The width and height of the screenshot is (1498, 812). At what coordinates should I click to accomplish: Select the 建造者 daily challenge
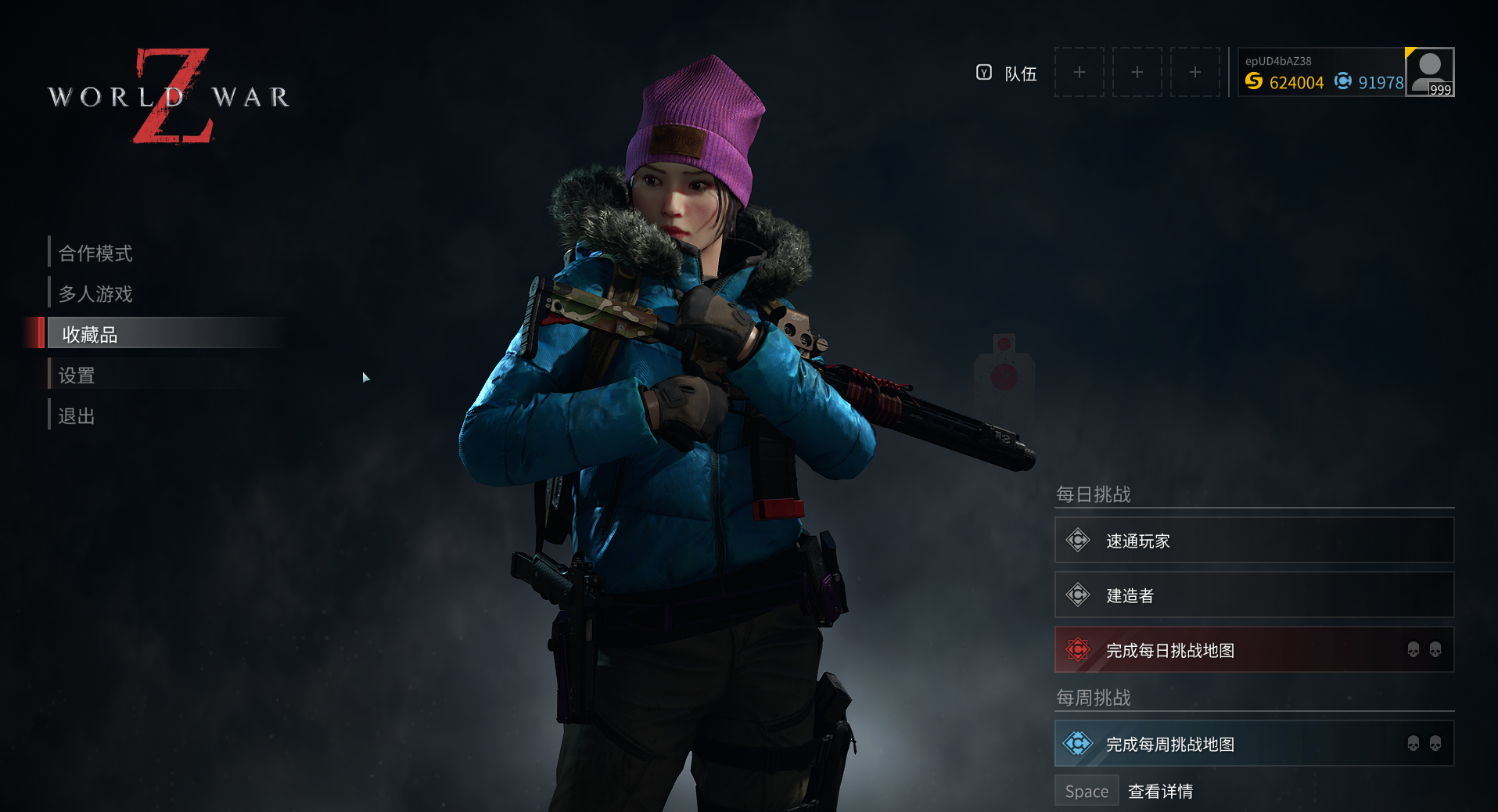click(x=1253, y=595)
